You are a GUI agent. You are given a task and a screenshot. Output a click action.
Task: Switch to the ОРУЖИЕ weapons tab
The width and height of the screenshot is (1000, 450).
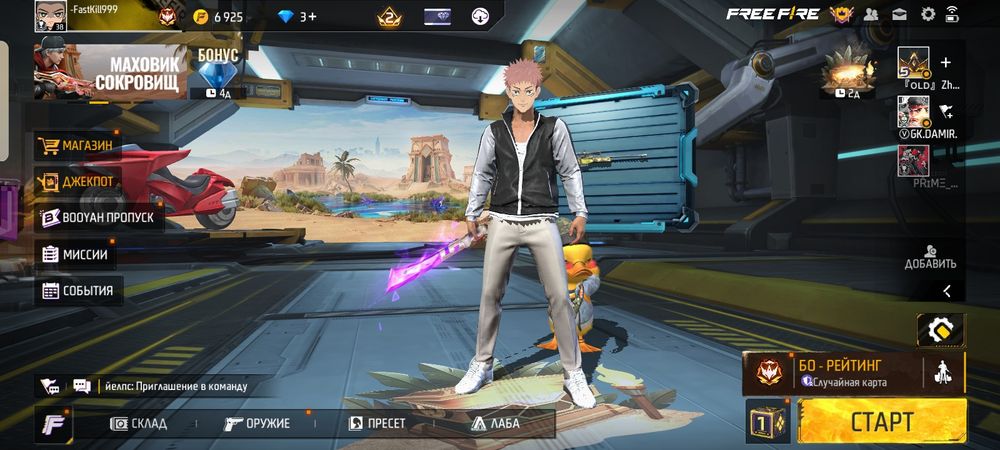[x=257, y=423]
